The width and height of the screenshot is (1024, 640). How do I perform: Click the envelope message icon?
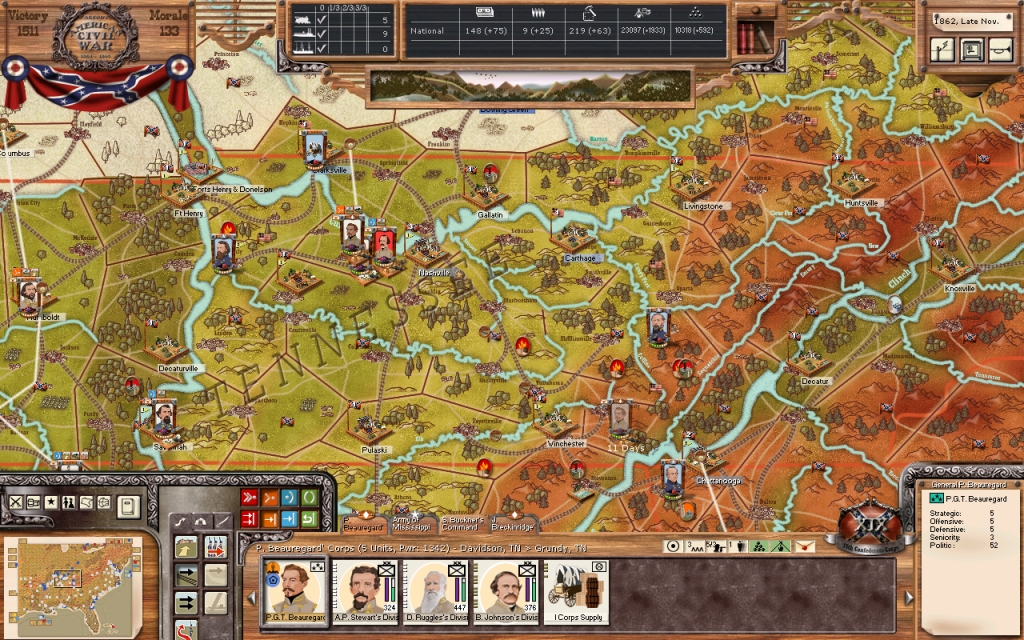[805, 546]
